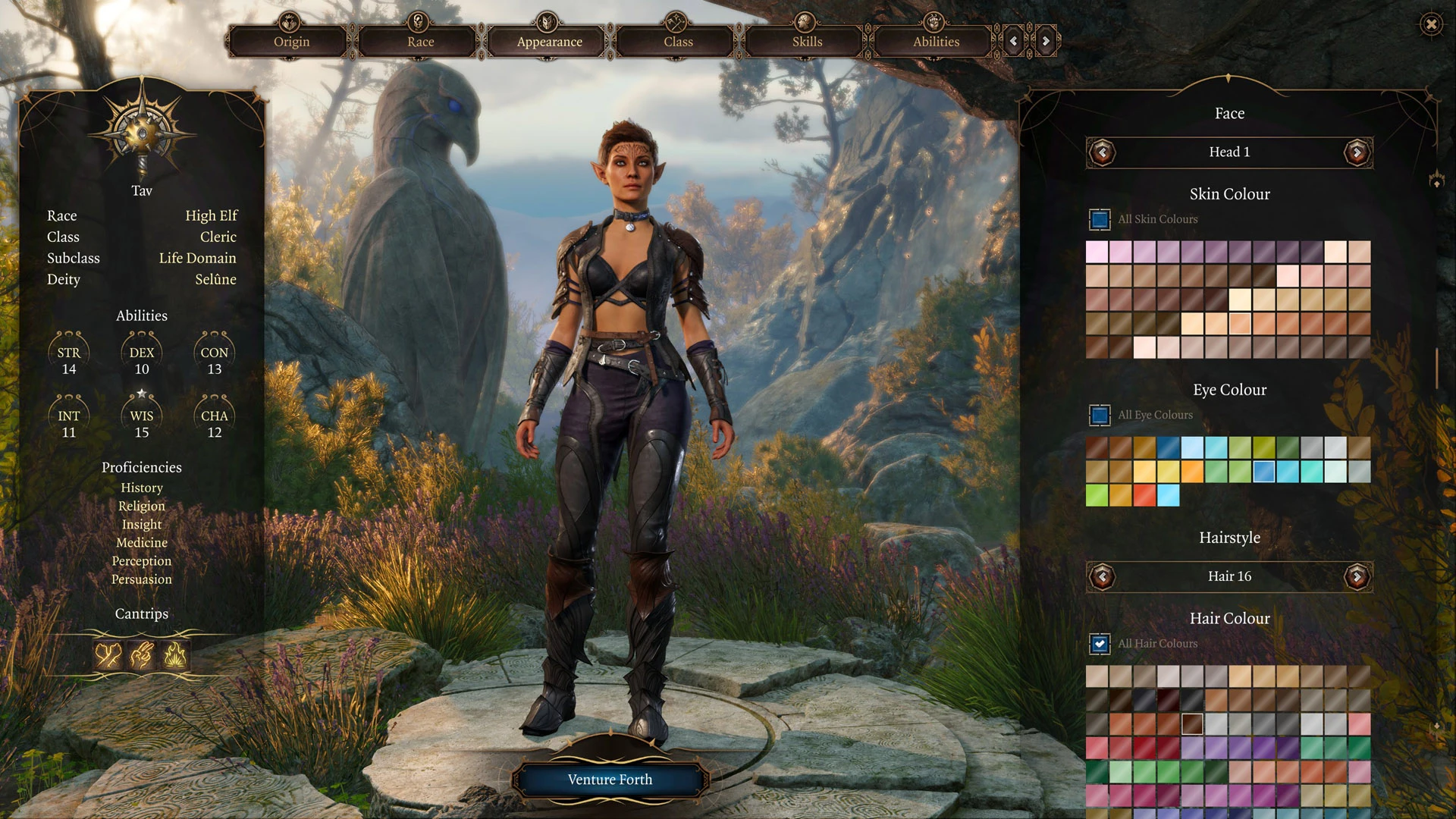Click the previous tab arrow in top bar

pyautogui.click(x=1013, y=42)
